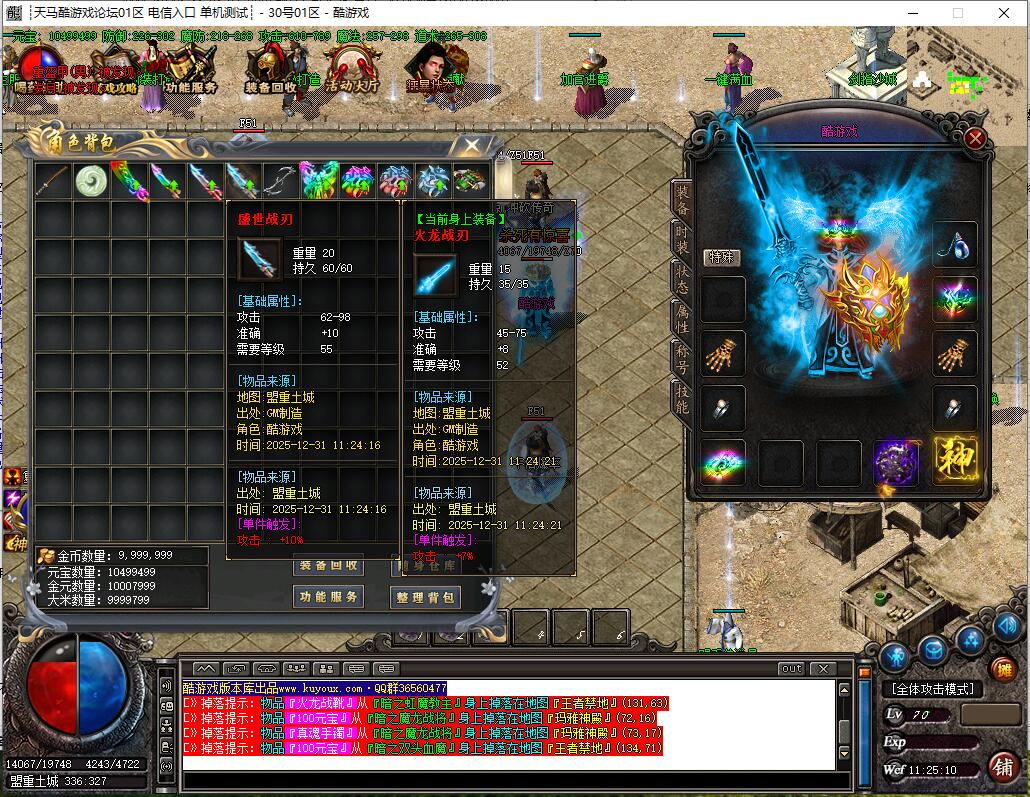
Task: Click the 特殊 button on character panel
Action: (721, 257)
